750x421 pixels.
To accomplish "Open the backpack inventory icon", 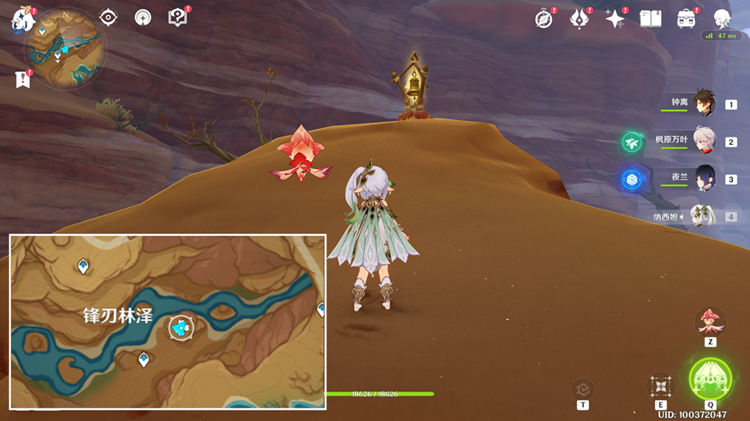I will pos(686,18).
